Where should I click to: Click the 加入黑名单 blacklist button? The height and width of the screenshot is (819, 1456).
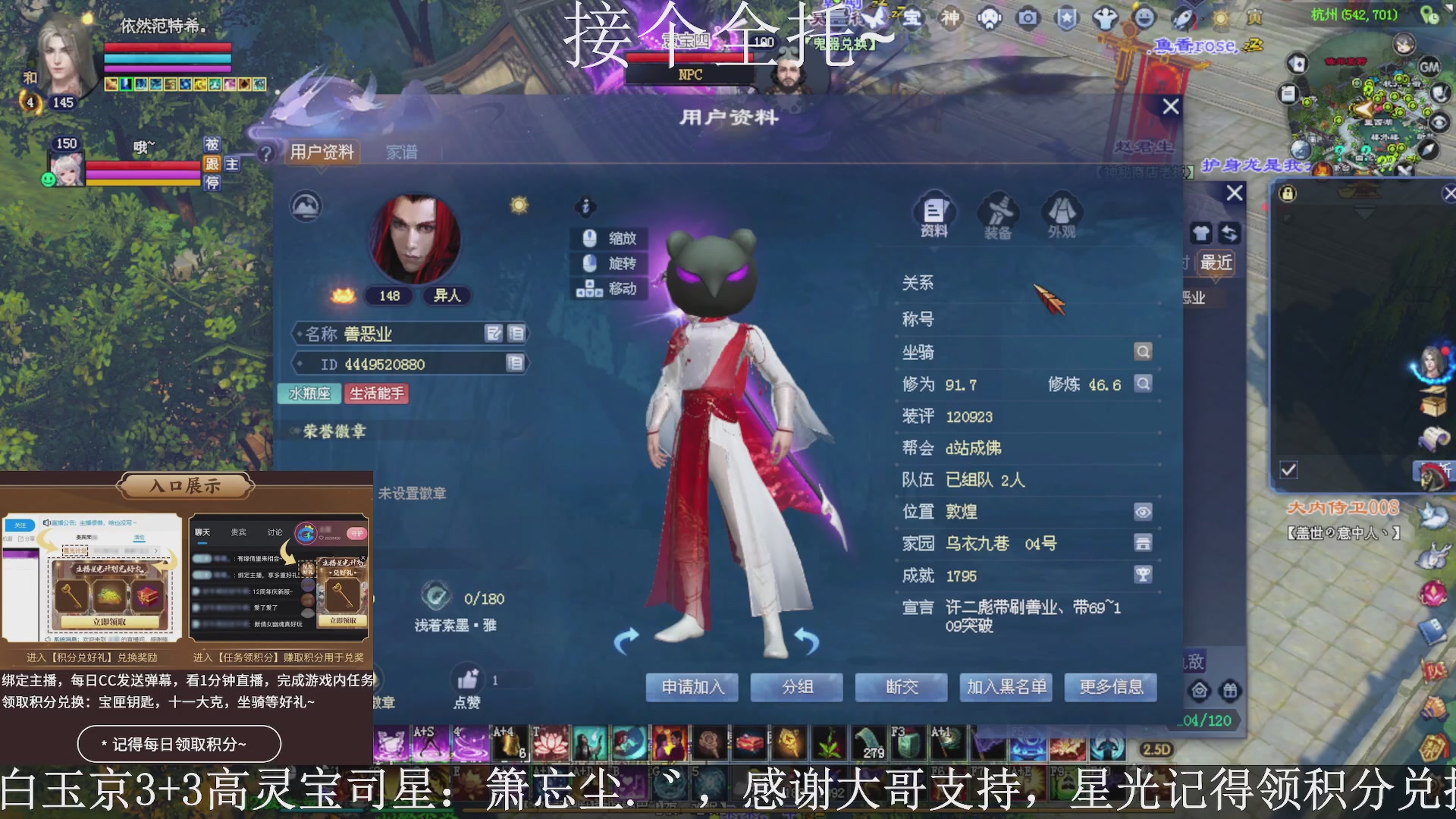(1006, 687)
